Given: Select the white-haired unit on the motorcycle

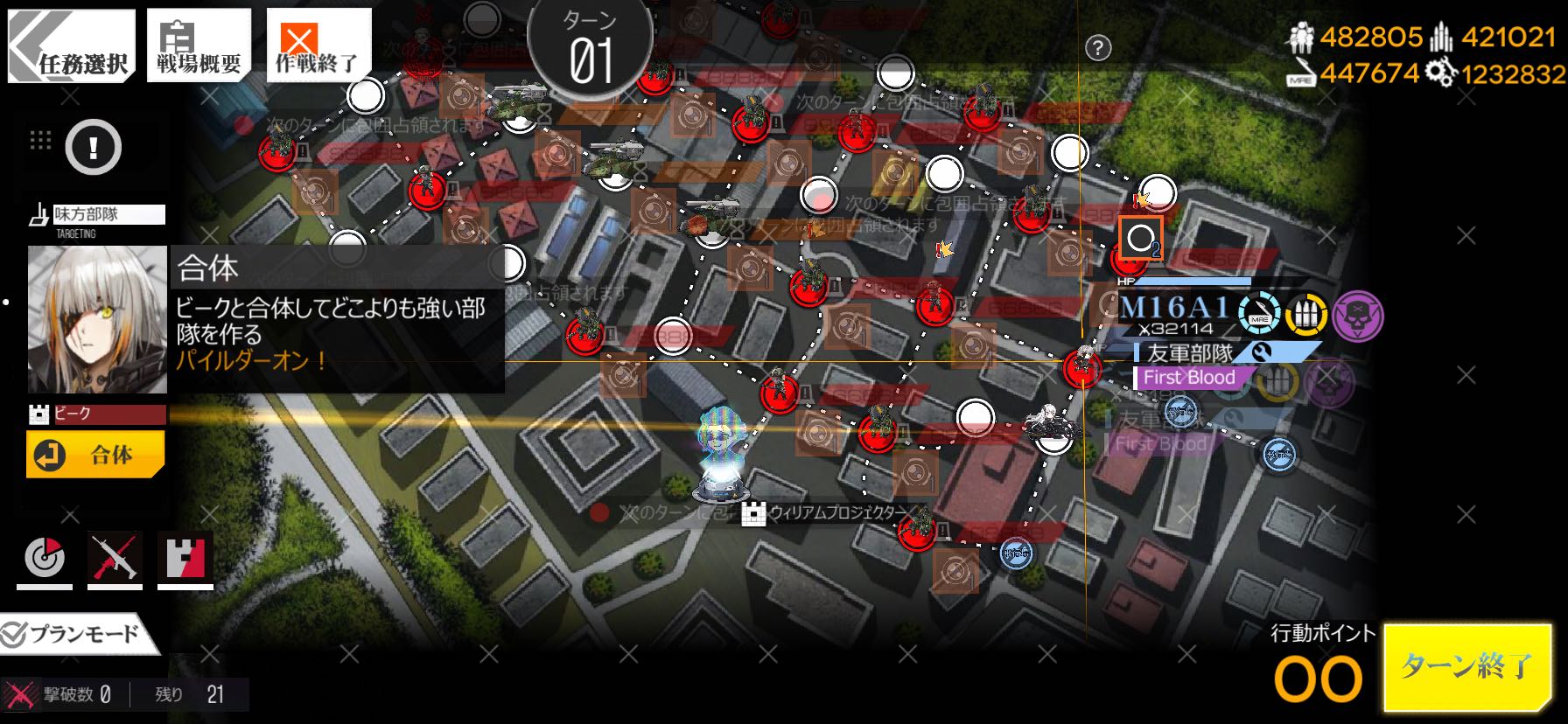Looking at the screenshot, I should point(1051,424).
